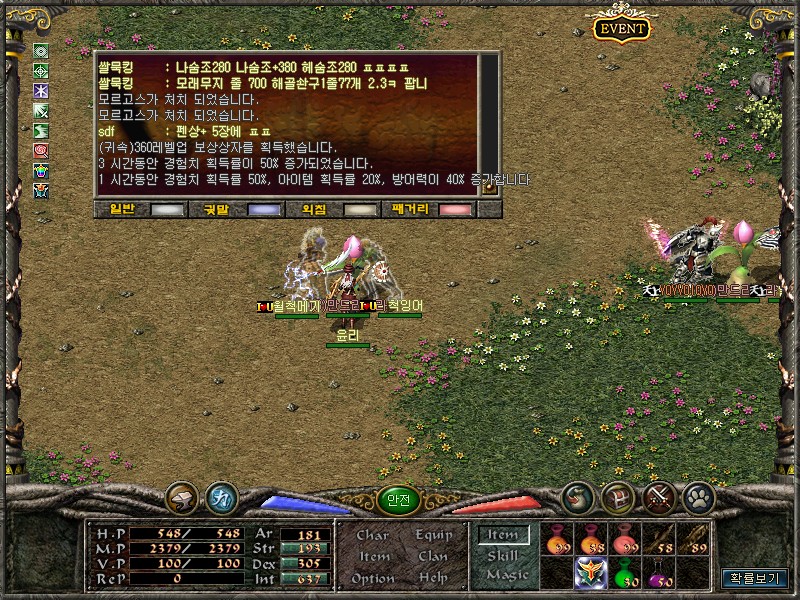800x600 pixels.
Task: Open the Clan menu
Action: tap(434, 556)
